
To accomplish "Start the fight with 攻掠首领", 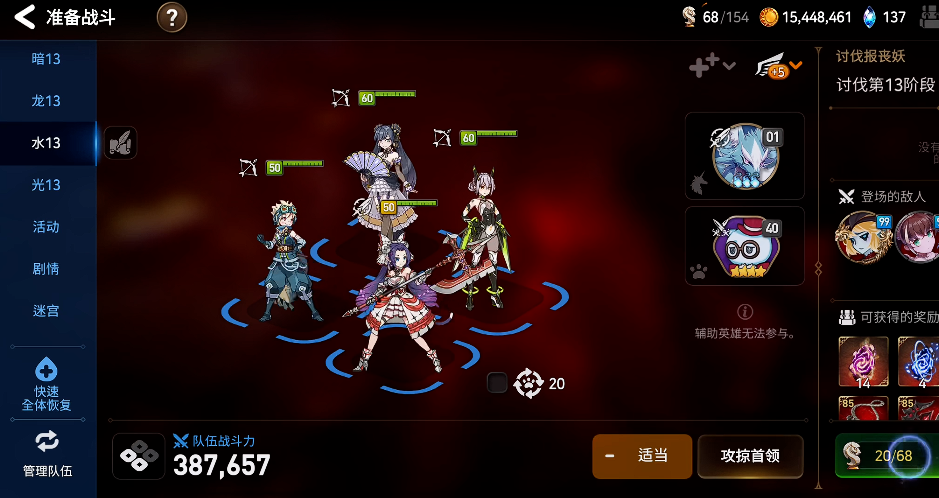I will point(749,456).
